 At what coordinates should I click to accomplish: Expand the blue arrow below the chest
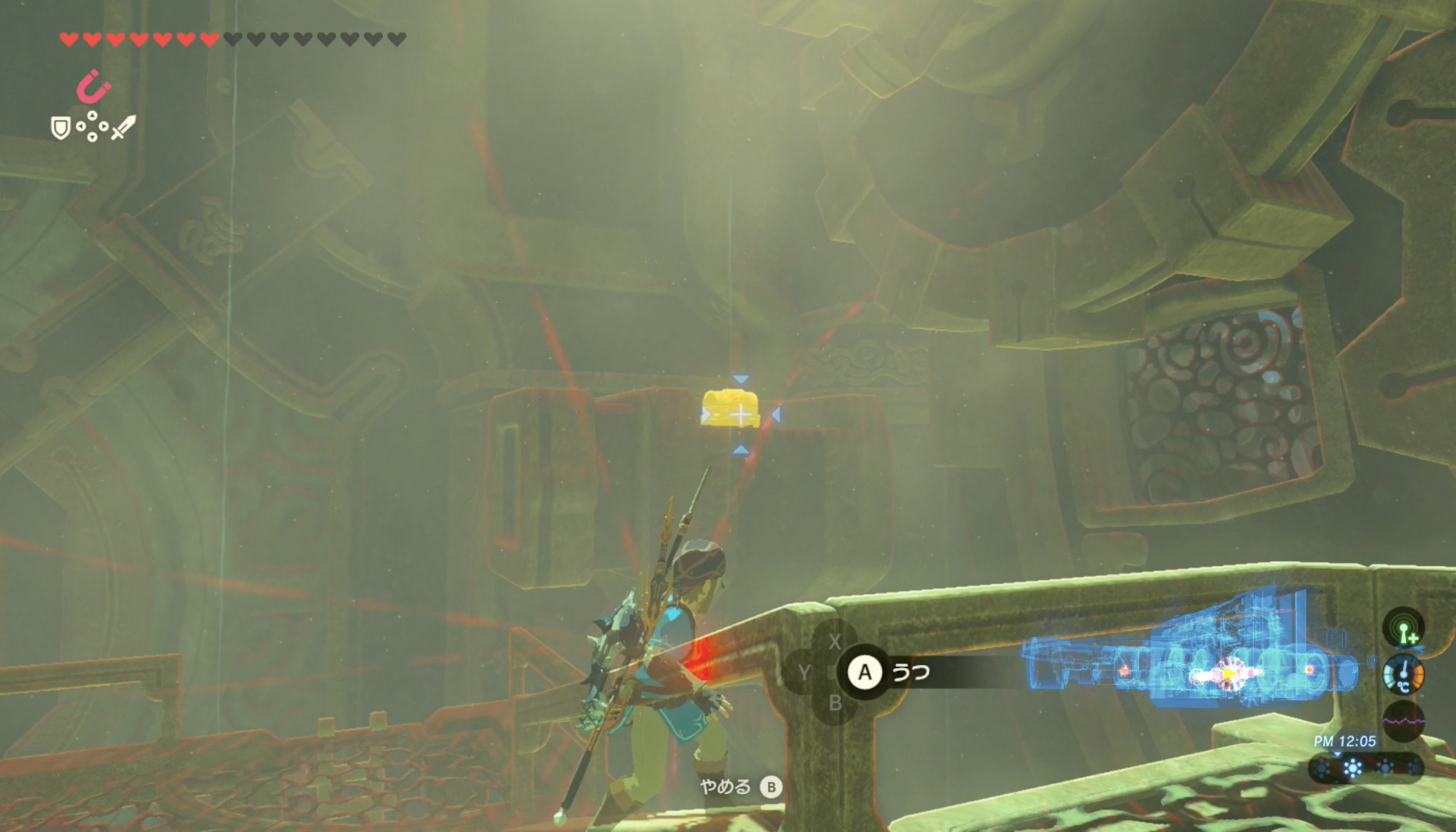[741, 451]
